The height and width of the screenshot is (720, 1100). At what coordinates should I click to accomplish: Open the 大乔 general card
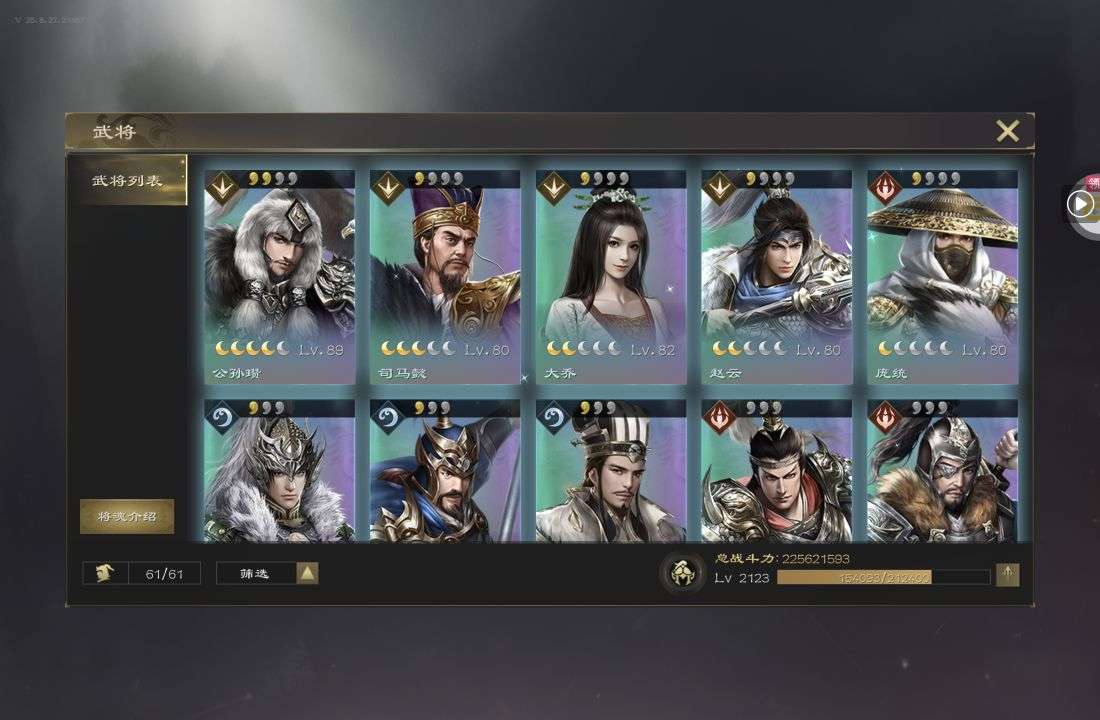(611, 275)
